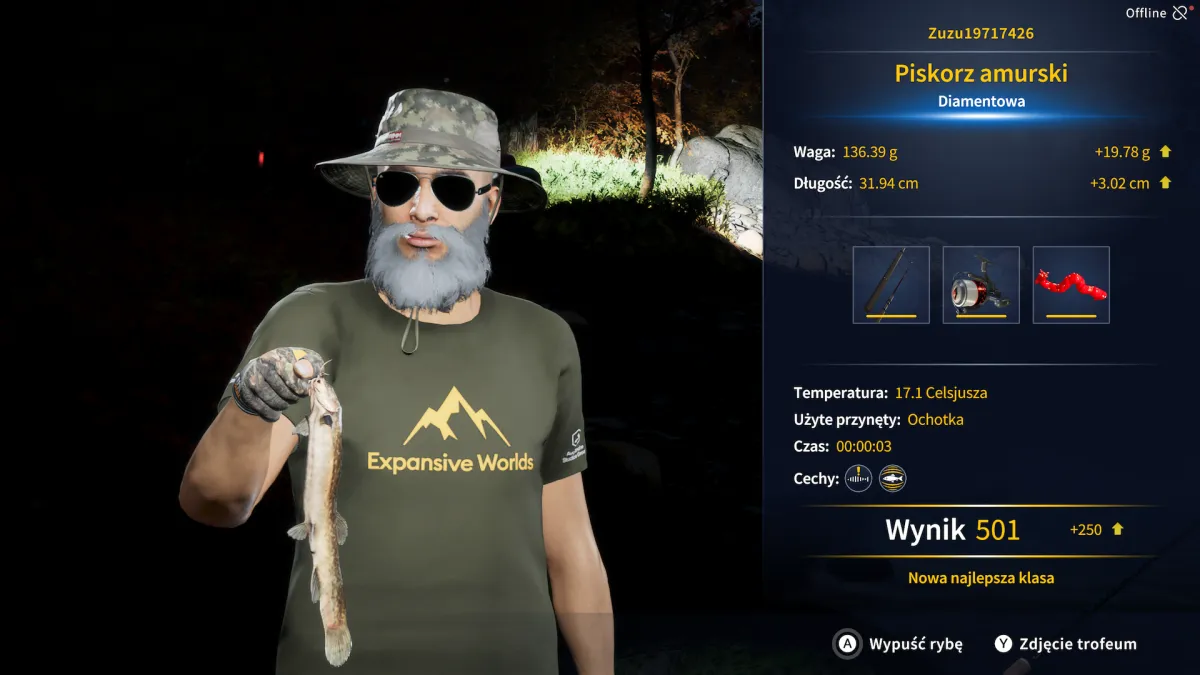Inspect the sound wave trait icon

coord(858,479)
